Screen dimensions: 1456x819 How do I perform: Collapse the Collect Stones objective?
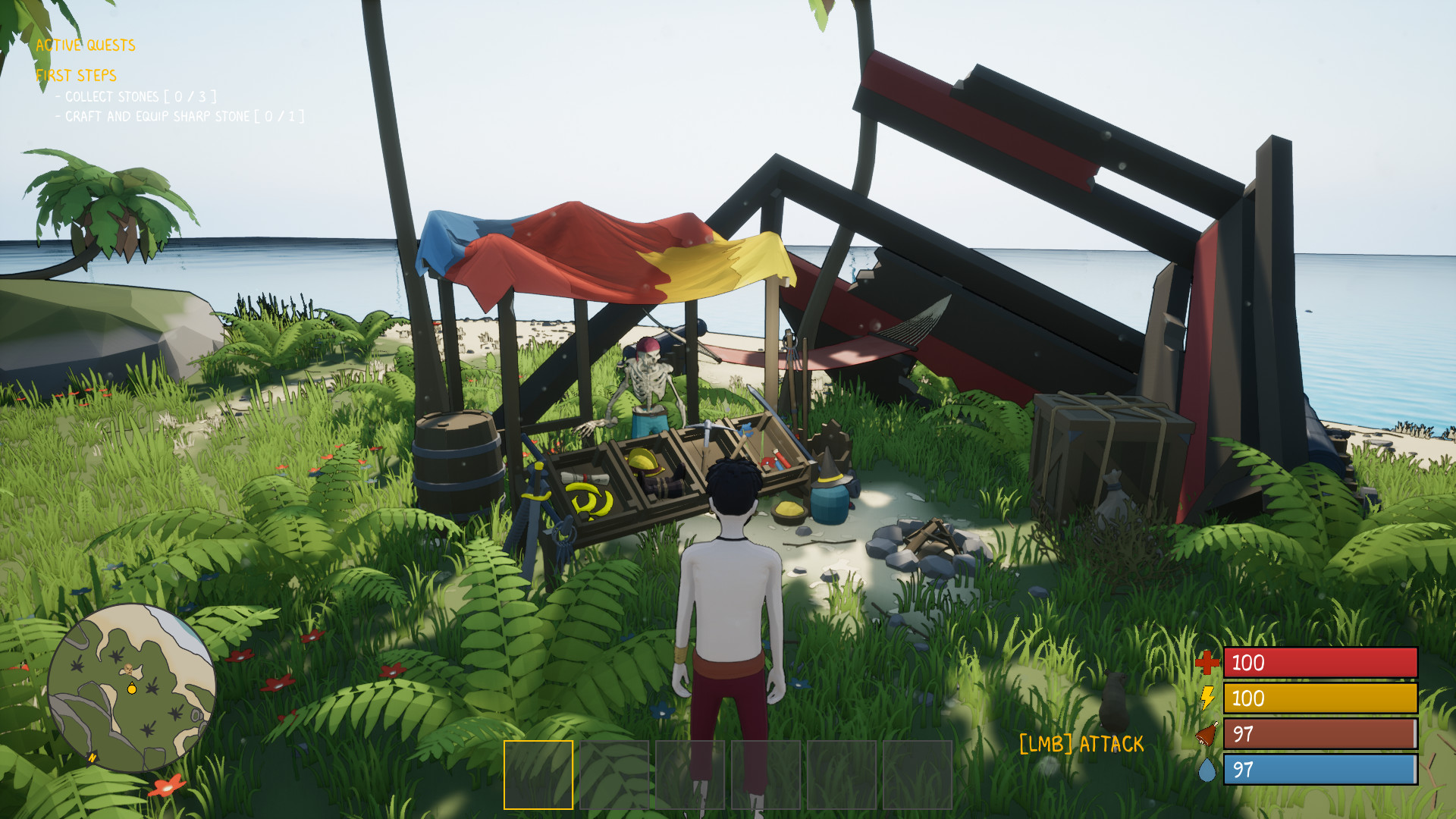pyautogui.click(x=136, y=96)
